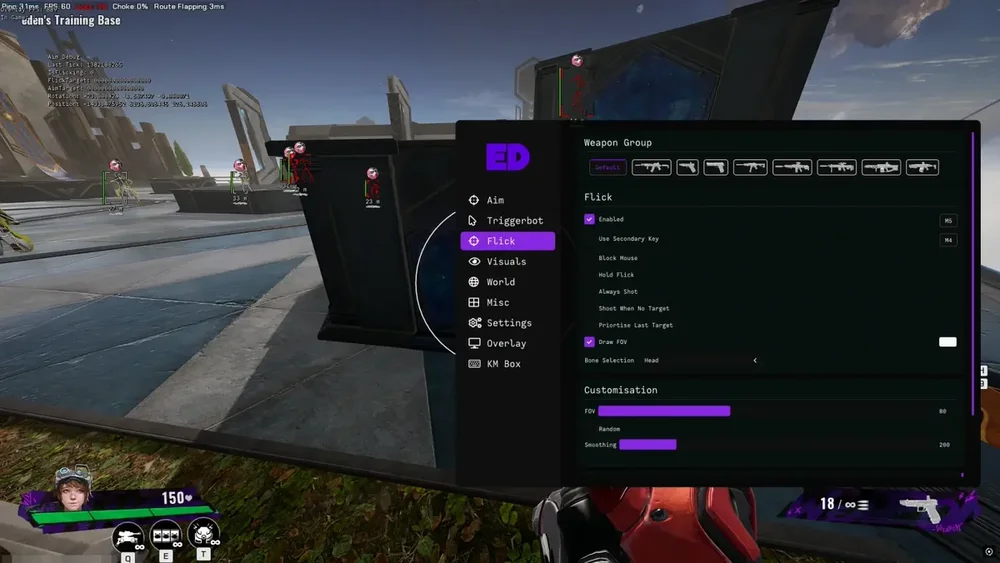Open the Visuals section
This screenshot has height=563, width=1000.
(505, 262)
